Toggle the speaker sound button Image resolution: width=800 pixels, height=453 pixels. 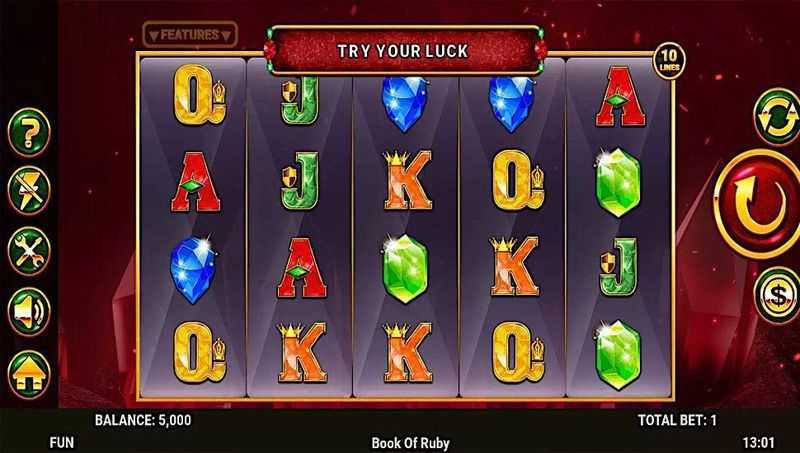(x=28, y=312)
